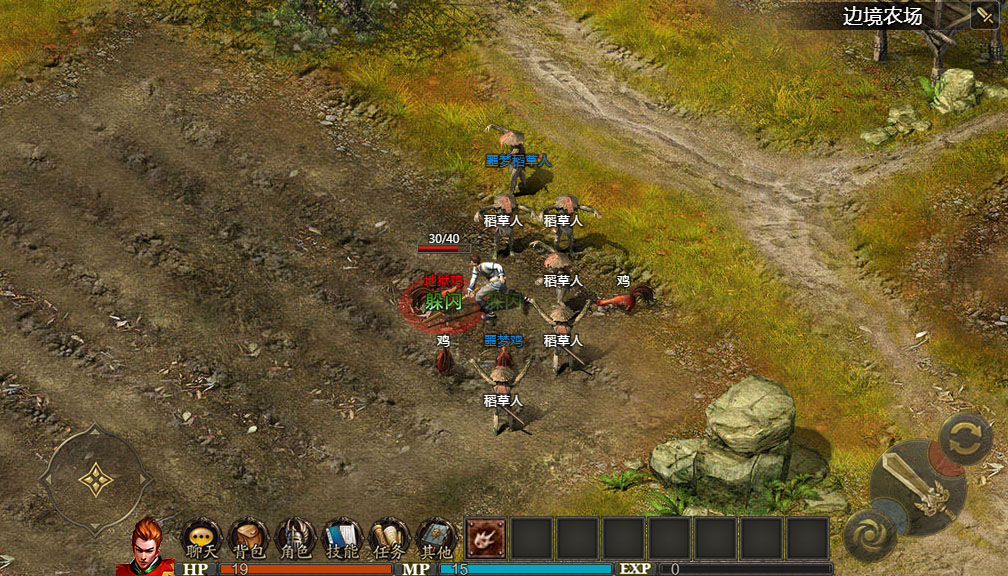The image size is (1008, 576).
Task: Open the 背包 backpack inventory
Action: coord(248,538)
